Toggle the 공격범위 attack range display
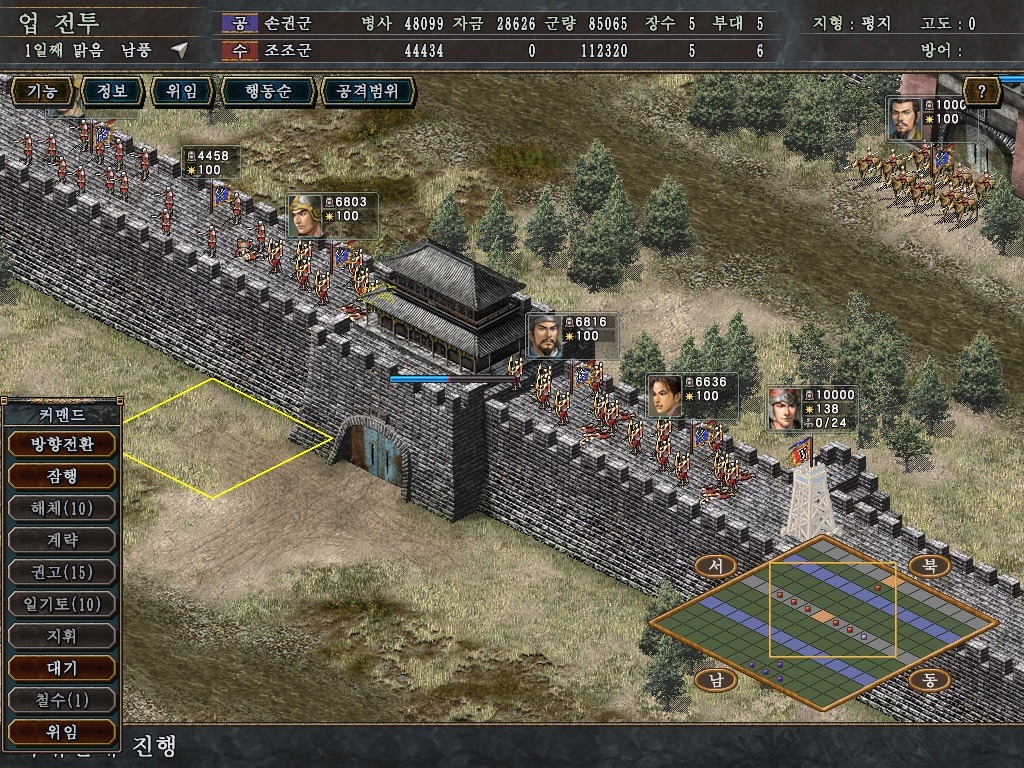 [367, 92]
